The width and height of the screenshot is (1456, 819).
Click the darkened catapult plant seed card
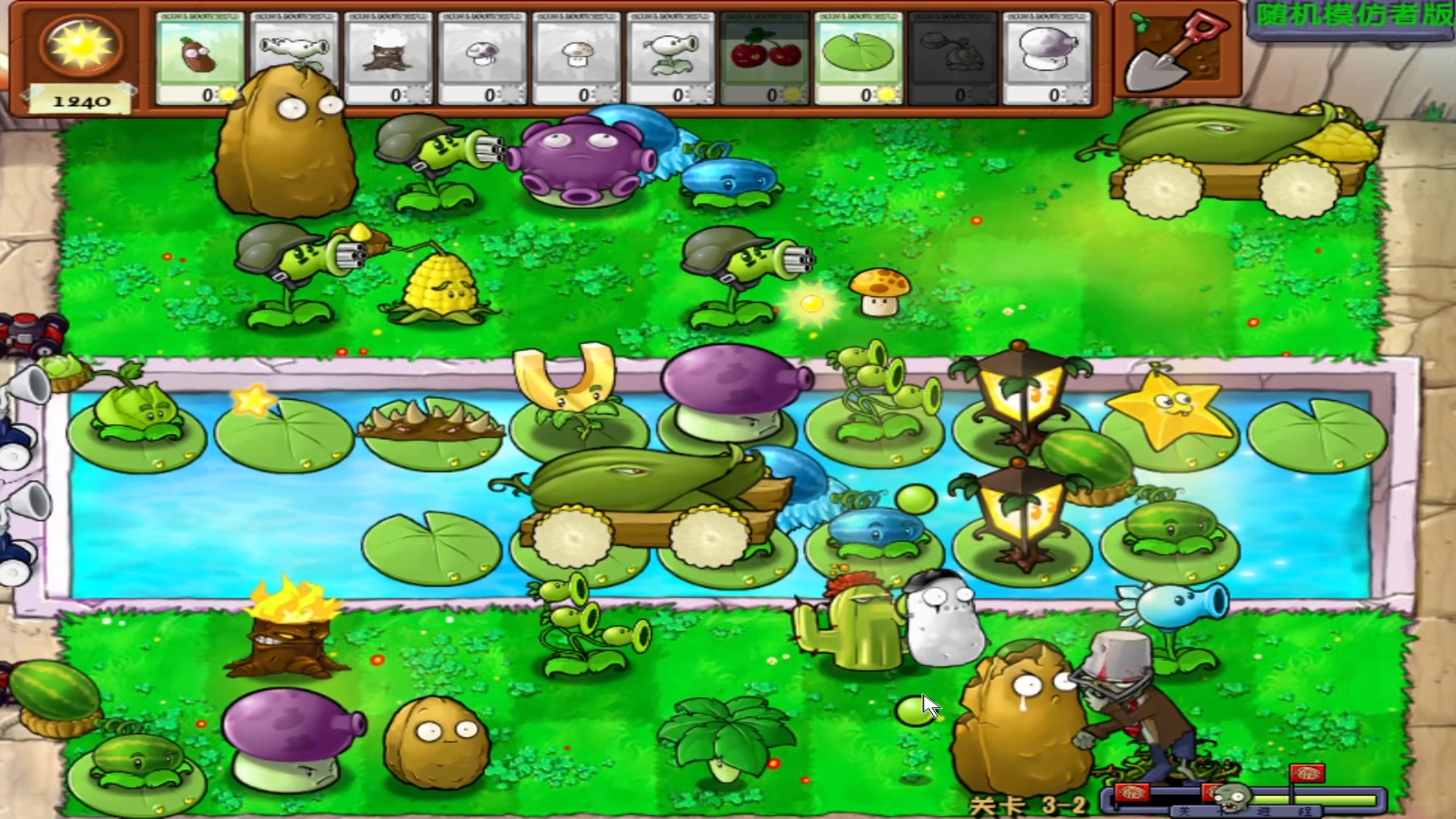(952, 58)
